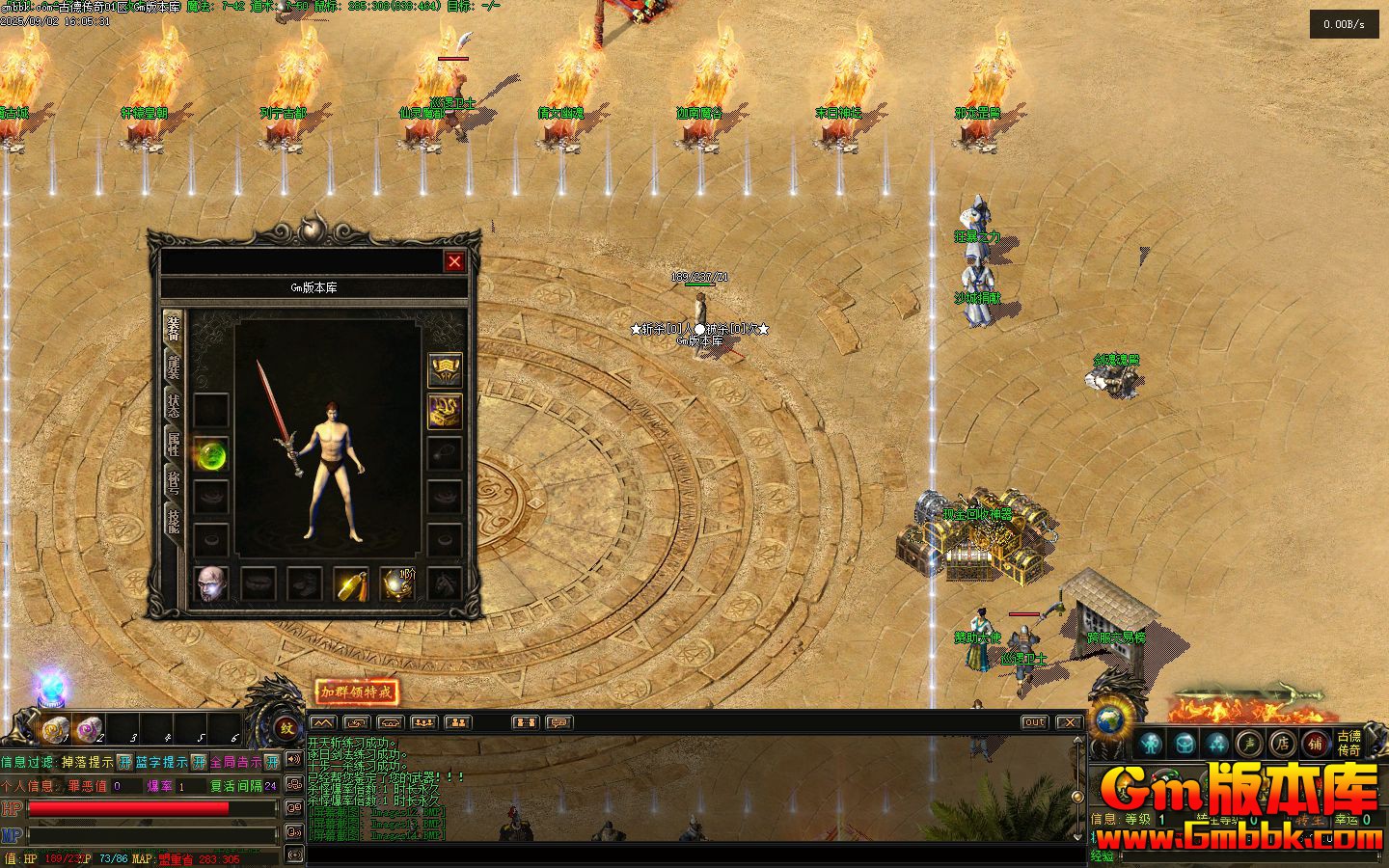The height and width of the screenshot is (868, 1389).
Task: Use the purple scroll in hotbar slot 2
Action: pyautogui.click(x=90, y=729)
